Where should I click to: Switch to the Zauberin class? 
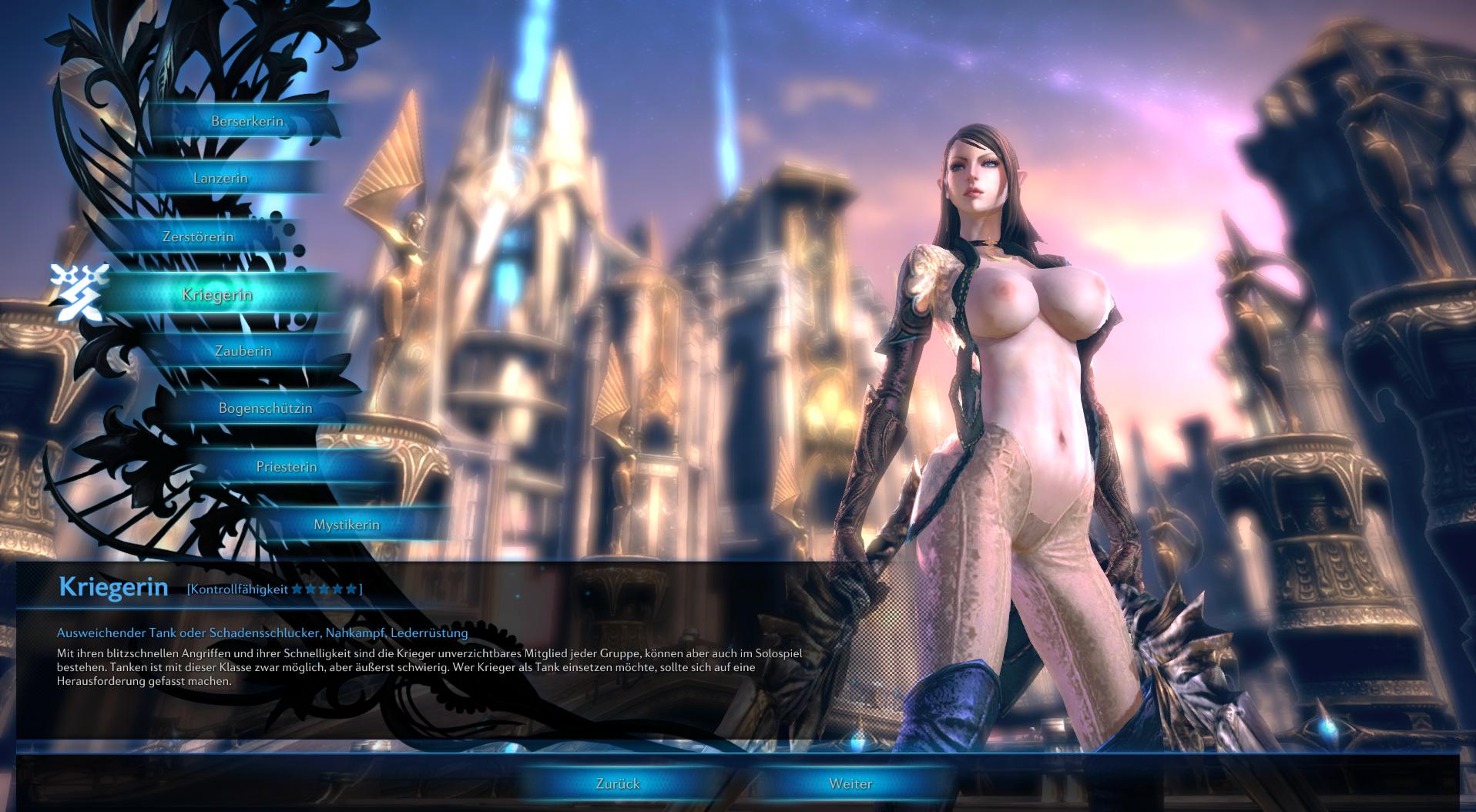click(243, 351)
